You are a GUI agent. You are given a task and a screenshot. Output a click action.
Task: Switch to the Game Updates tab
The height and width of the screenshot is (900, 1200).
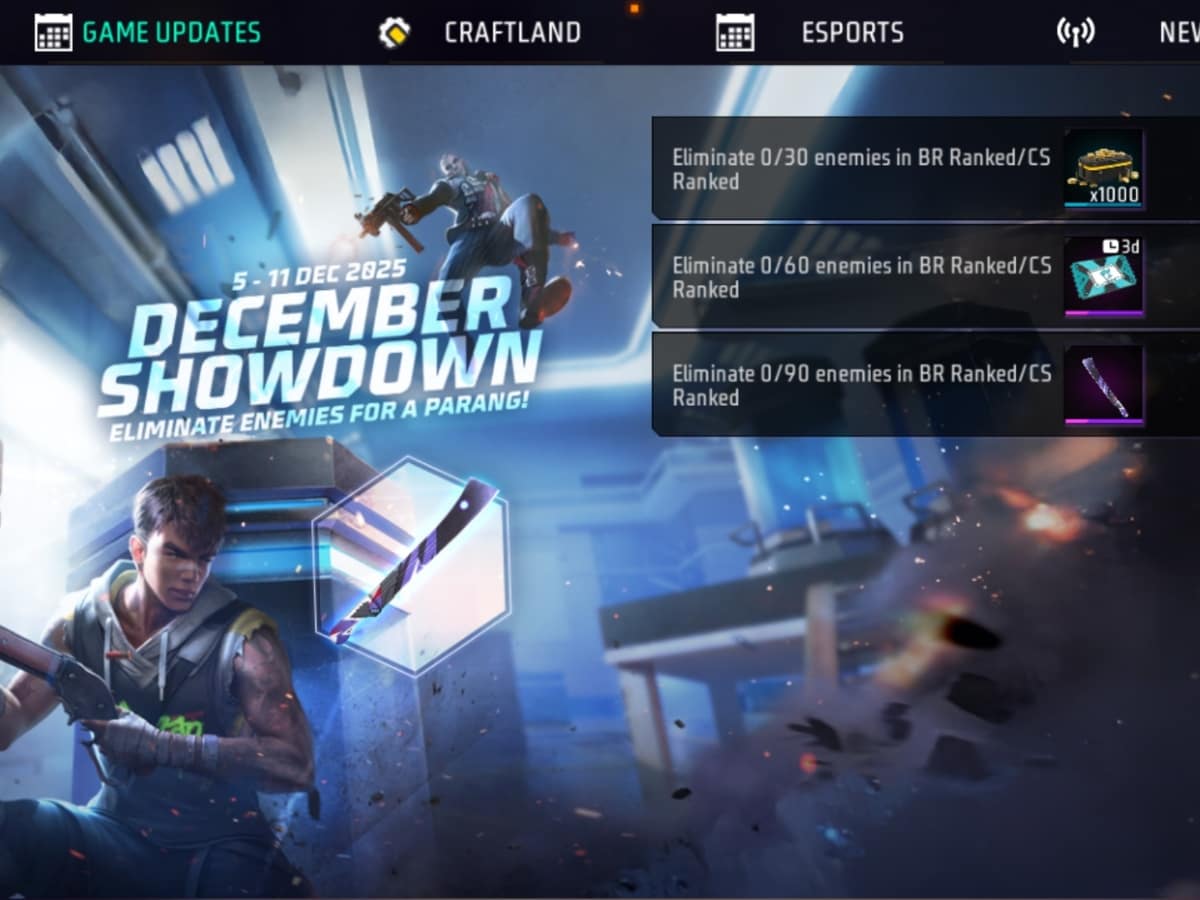point(170,32)
